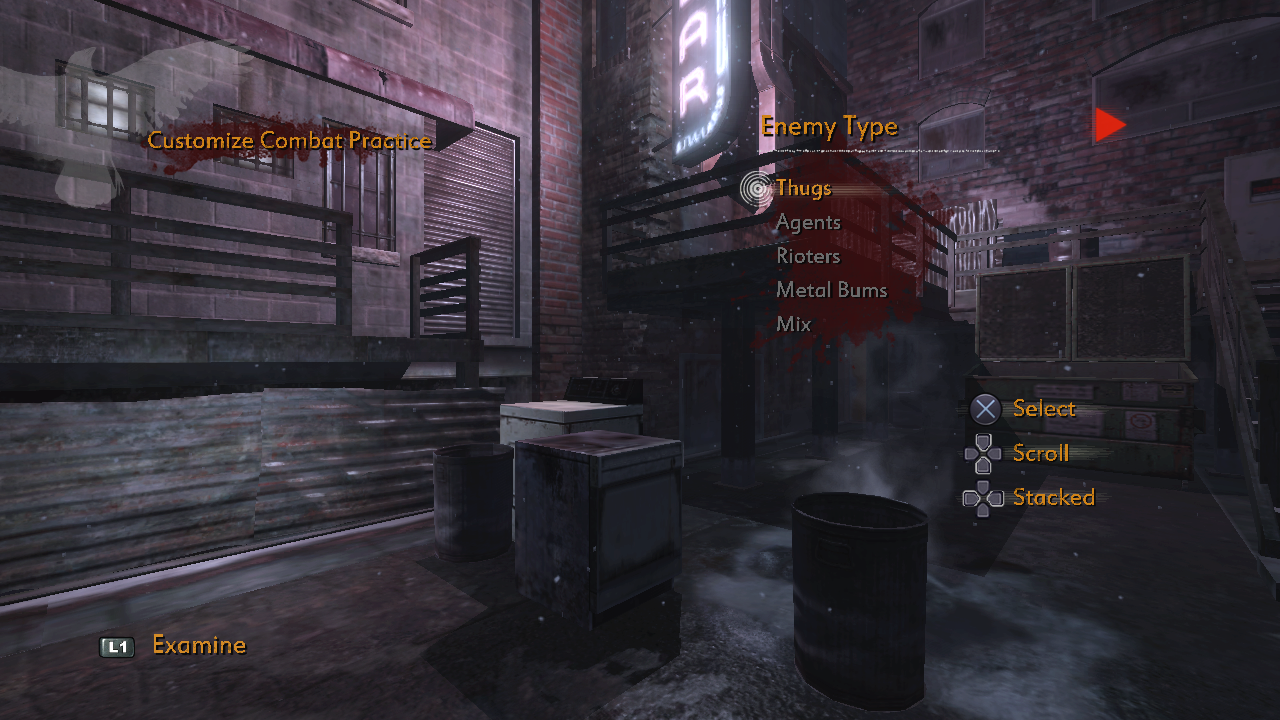1280x720 pixels.
Task: Select Thugs as the enemy type
Action: [803, 188]
